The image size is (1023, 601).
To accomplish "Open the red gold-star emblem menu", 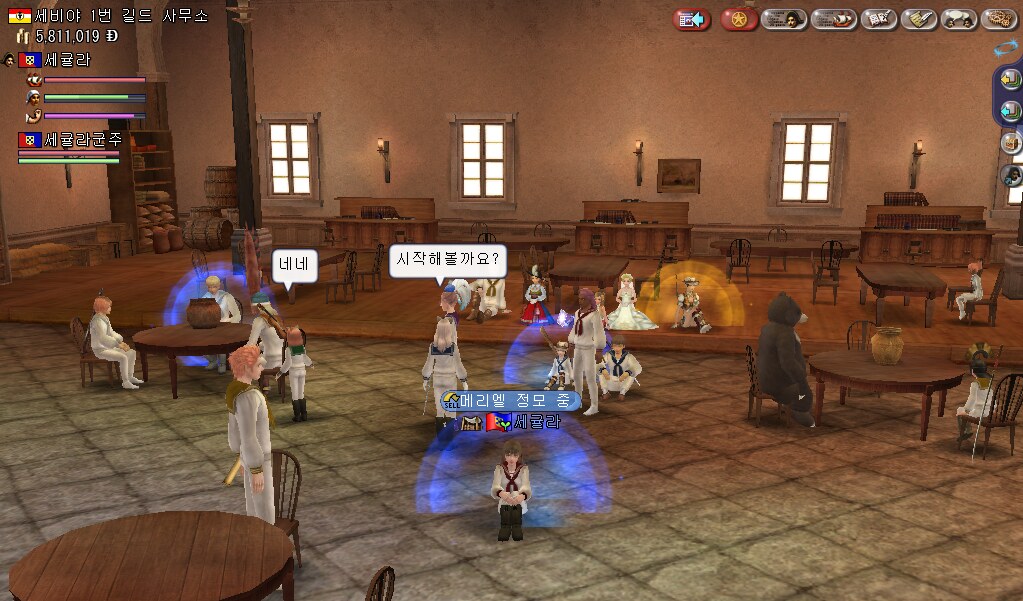I will (x=739, y=19).
